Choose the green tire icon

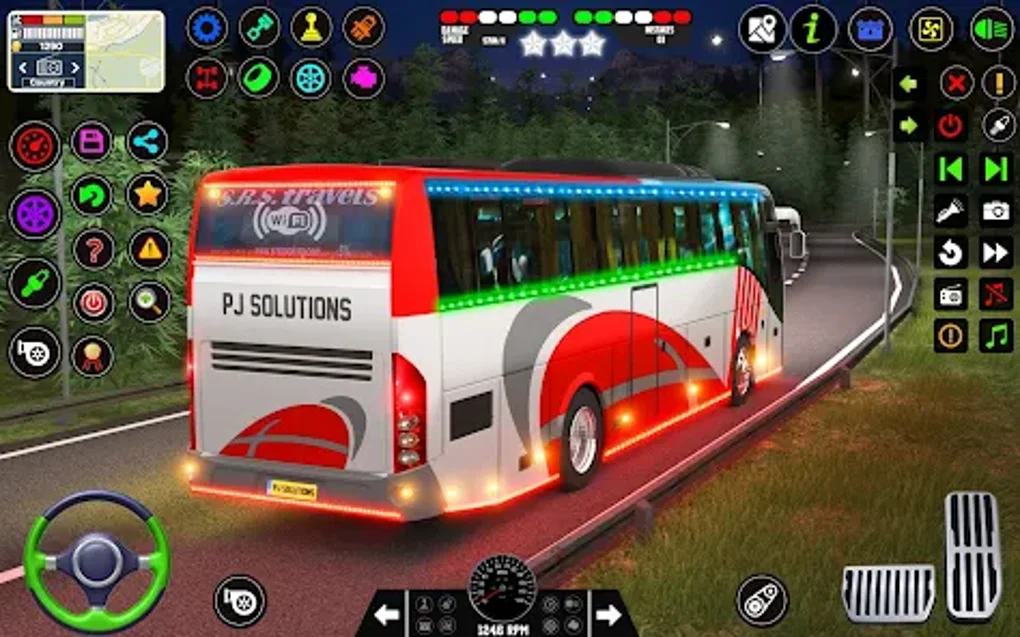(259, 78)
